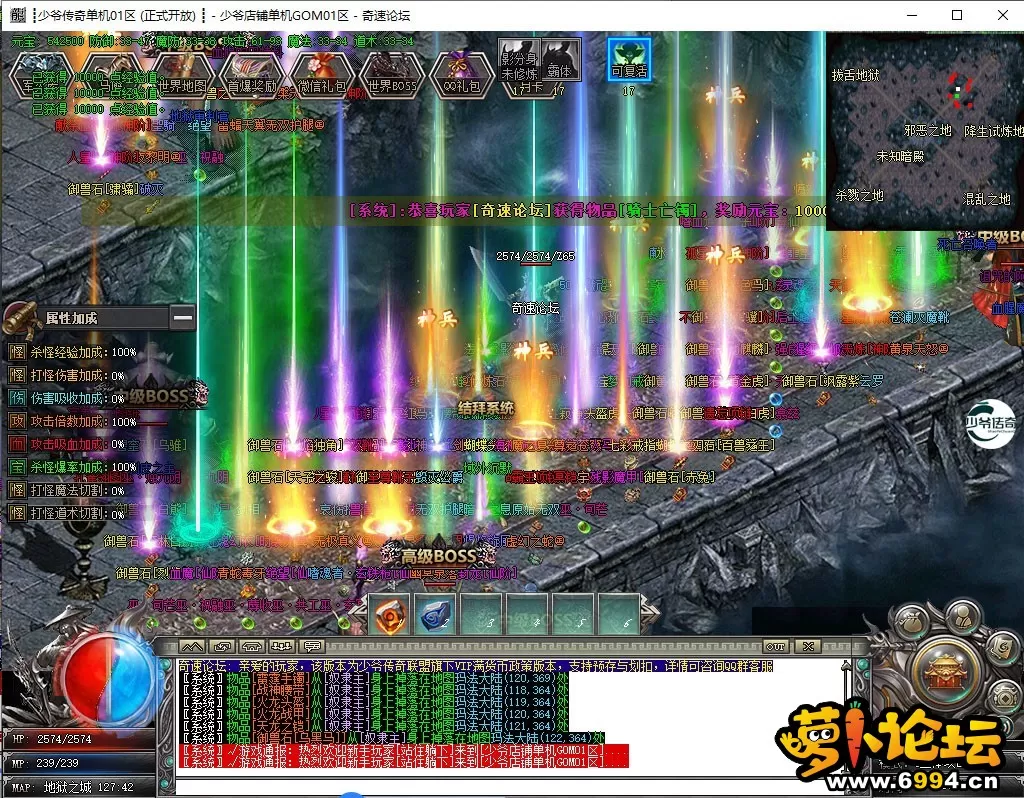
Task: Open the 世界地图 world map menu
Action: pyautogui.click(x=182, y=77)
